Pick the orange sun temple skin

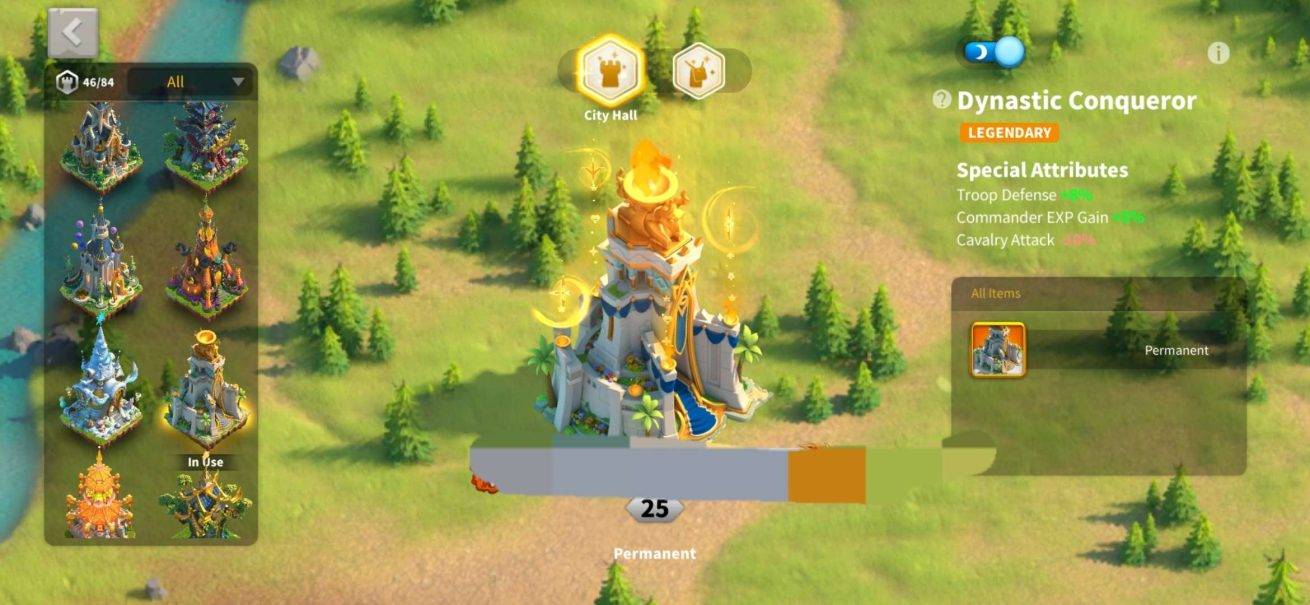pyautogui.click(x=100, y=500)
